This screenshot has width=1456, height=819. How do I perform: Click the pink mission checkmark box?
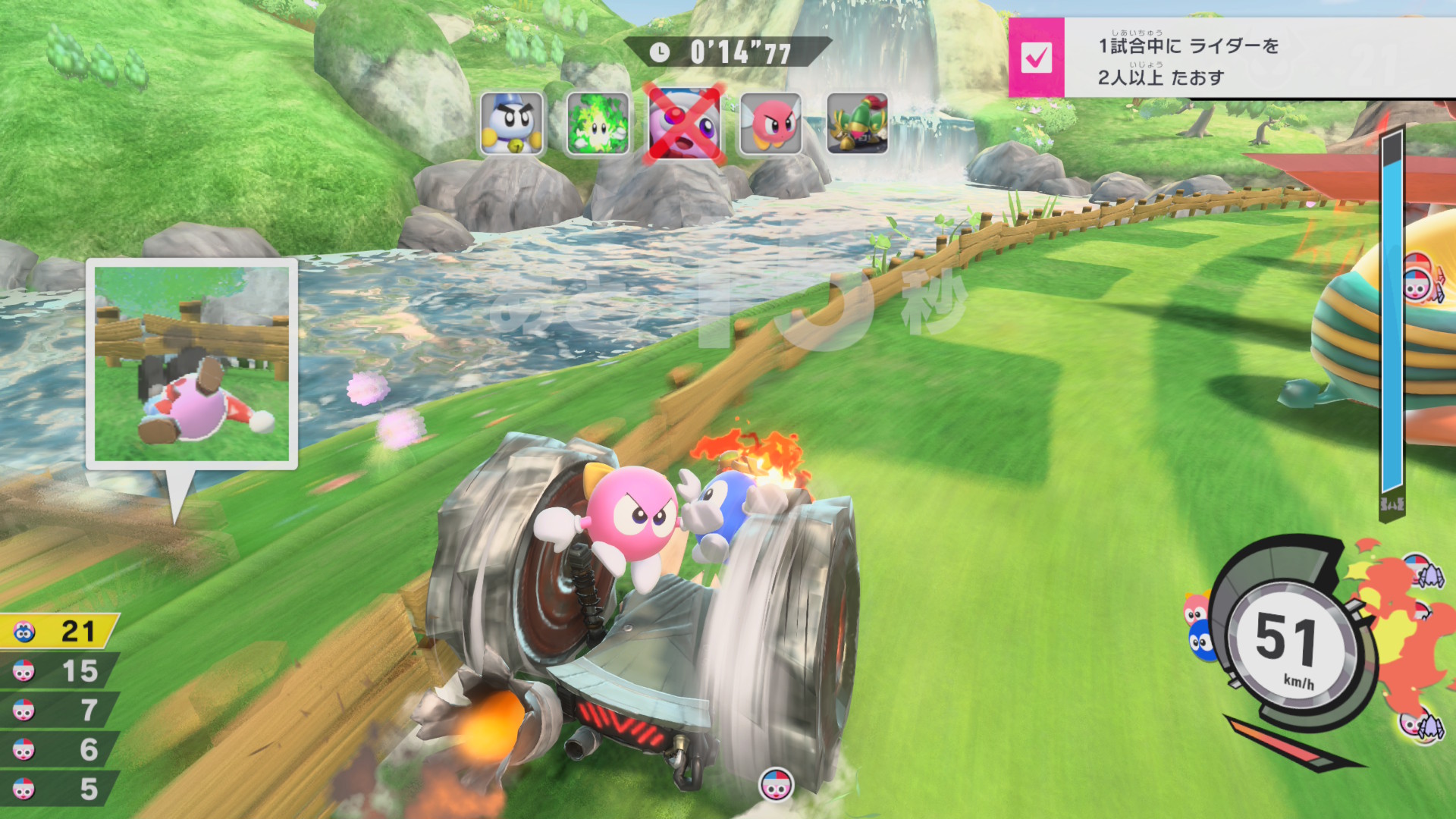(1036, 58)
